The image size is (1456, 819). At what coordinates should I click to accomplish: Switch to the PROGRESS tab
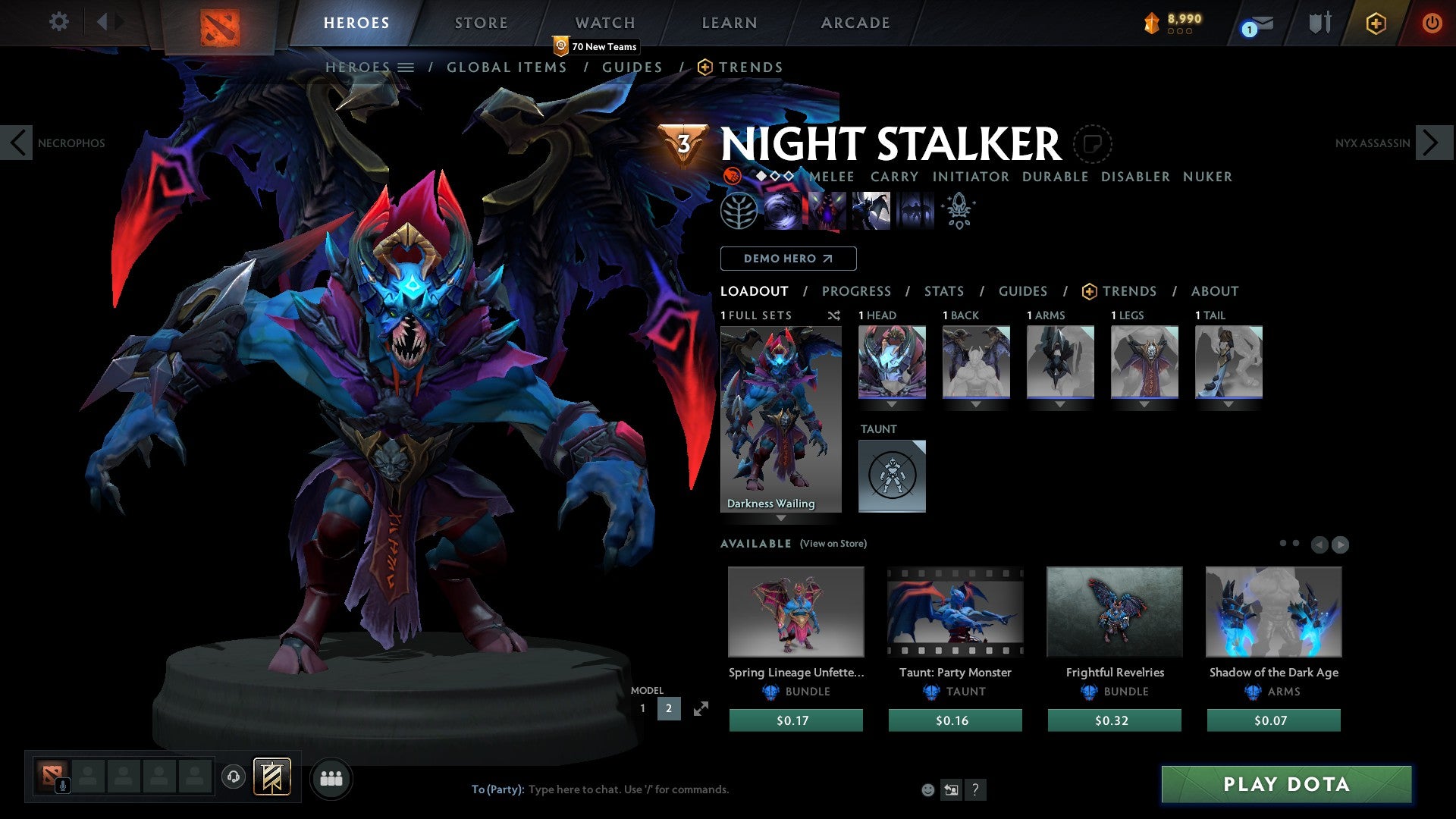[857, 291]
